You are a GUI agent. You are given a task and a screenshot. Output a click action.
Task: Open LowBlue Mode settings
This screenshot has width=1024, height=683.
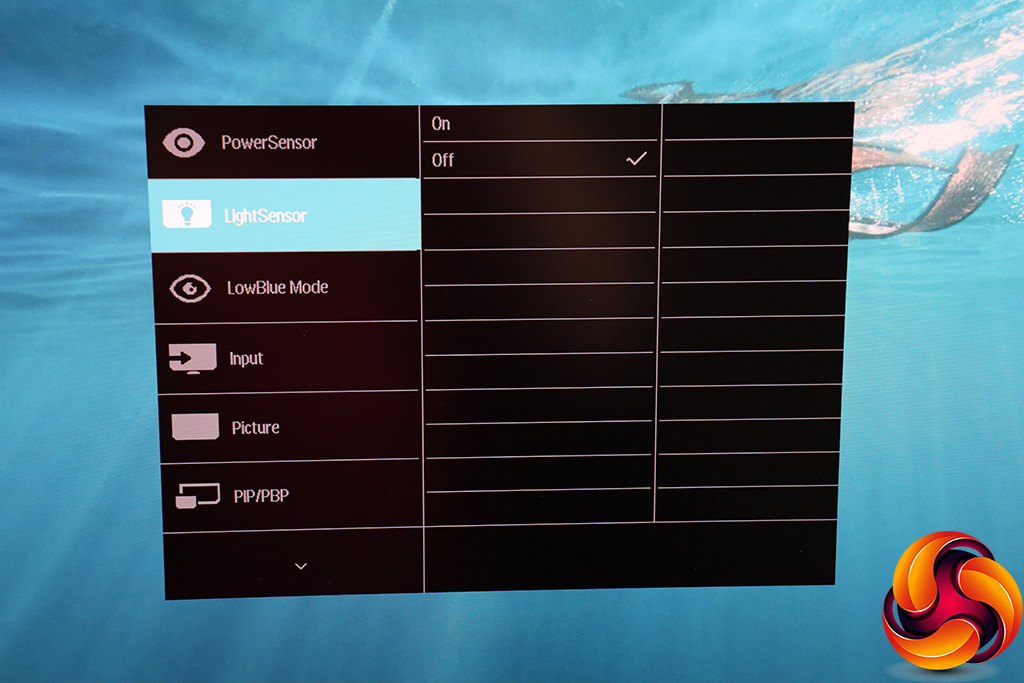(x=277, y=288)
